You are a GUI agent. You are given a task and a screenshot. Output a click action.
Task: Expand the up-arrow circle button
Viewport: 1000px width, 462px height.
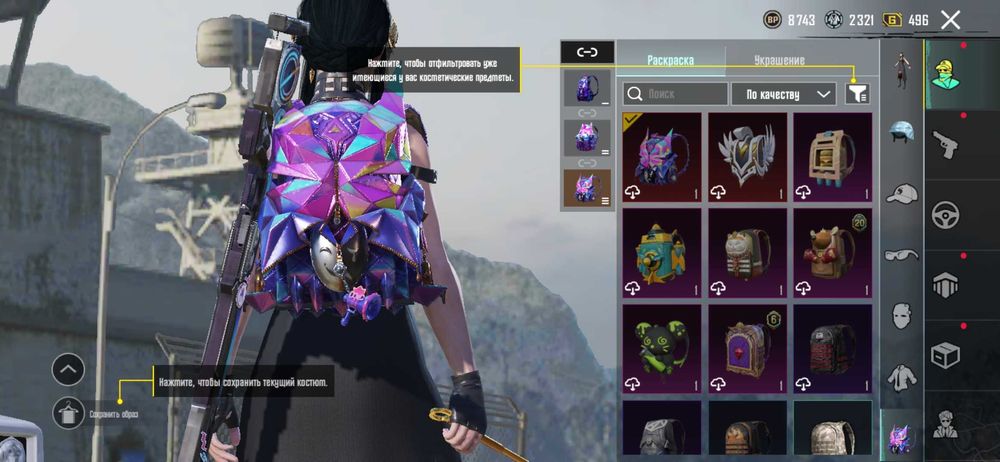tap(68, 370)
